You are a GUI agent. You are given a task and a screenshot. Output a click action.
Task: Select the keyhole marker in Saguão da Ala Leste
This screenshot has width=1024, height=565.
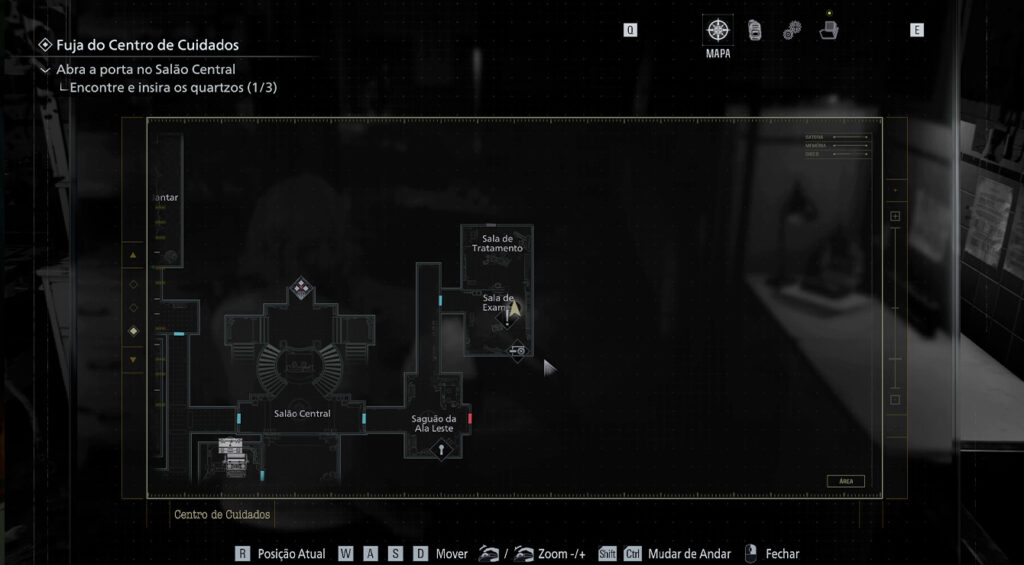click(439, 449)
